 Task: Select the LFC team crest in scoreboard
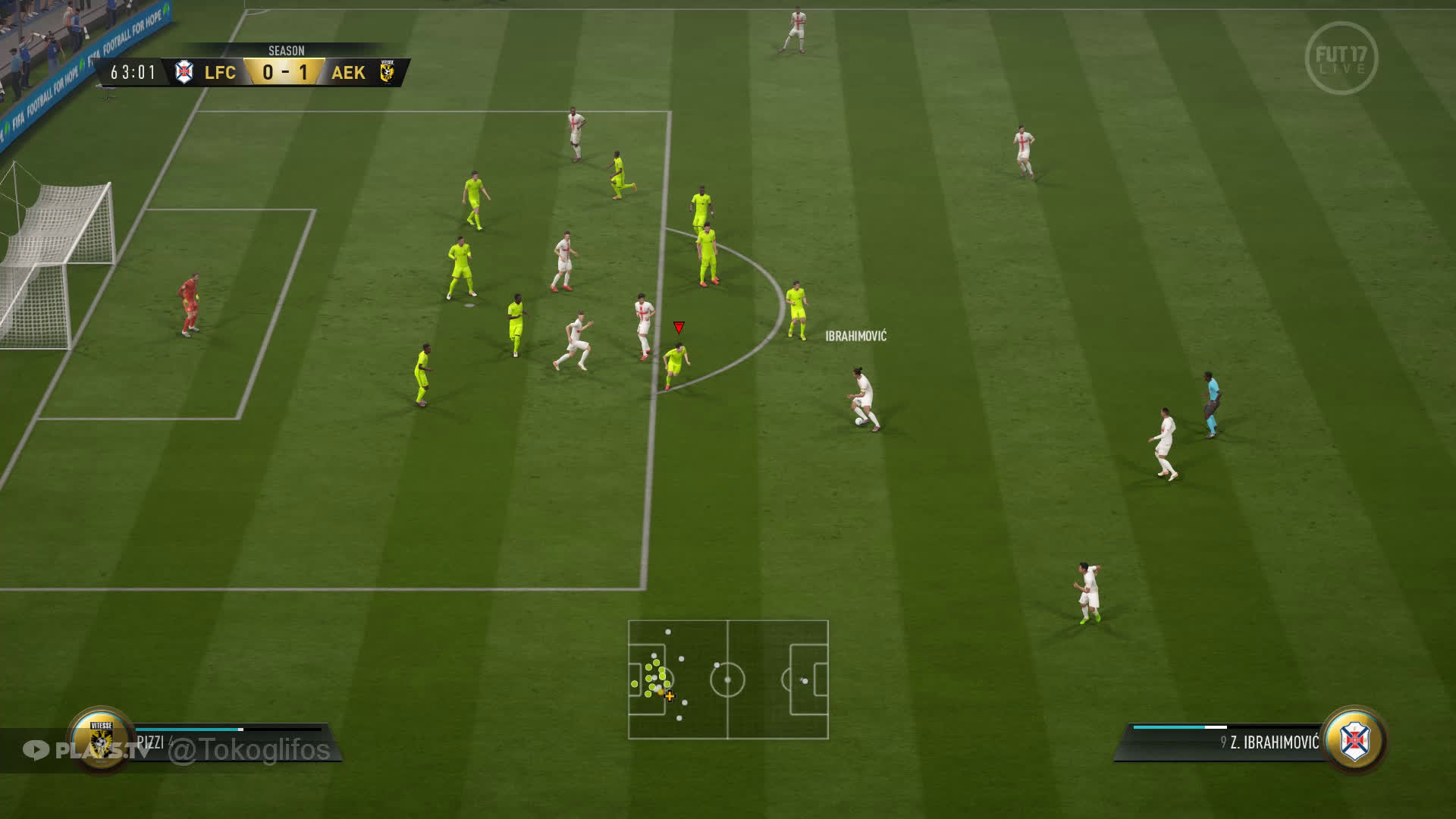coord(184,72)
